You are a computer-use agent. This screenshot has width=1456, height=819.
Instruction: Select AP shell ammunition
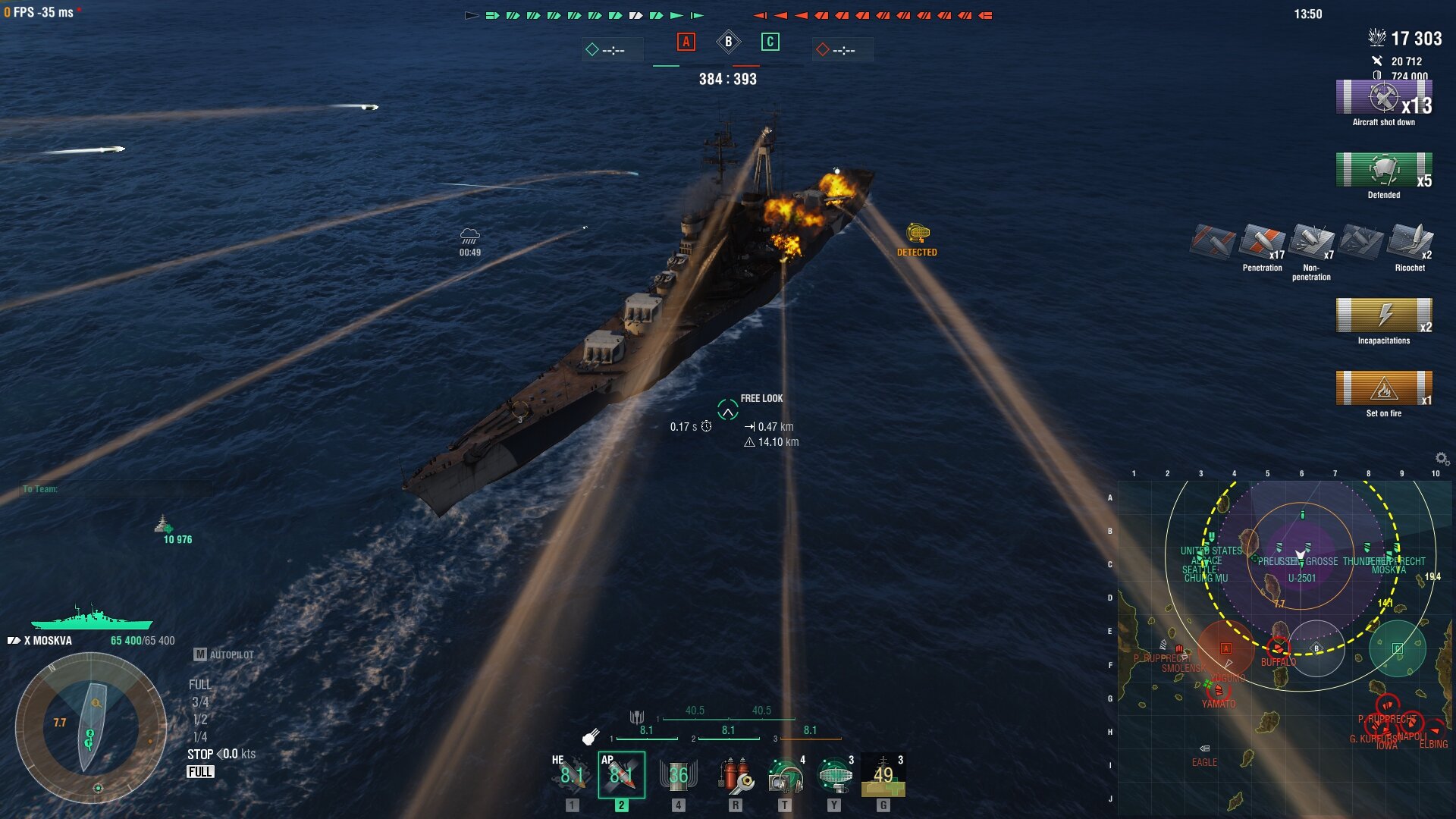(x=621, y=774)
